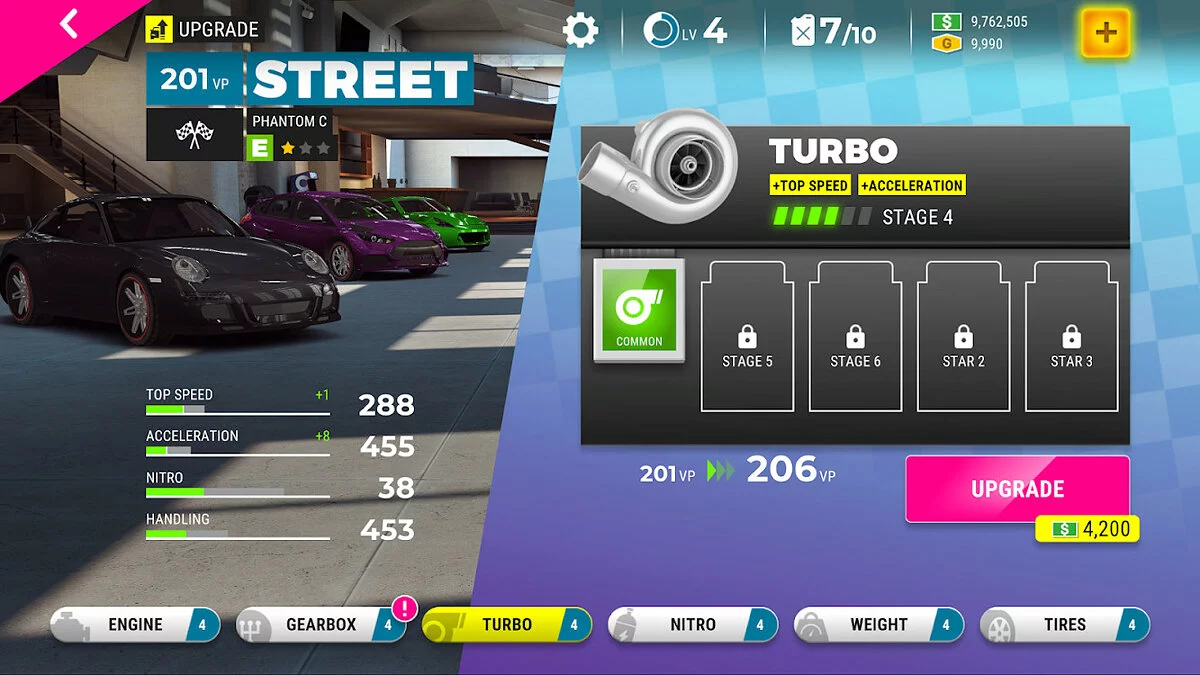The width and height of the screenshot is (1200, 675).
Task: Choose the Weight upgrade tab
Action: (x=879, y=625)
